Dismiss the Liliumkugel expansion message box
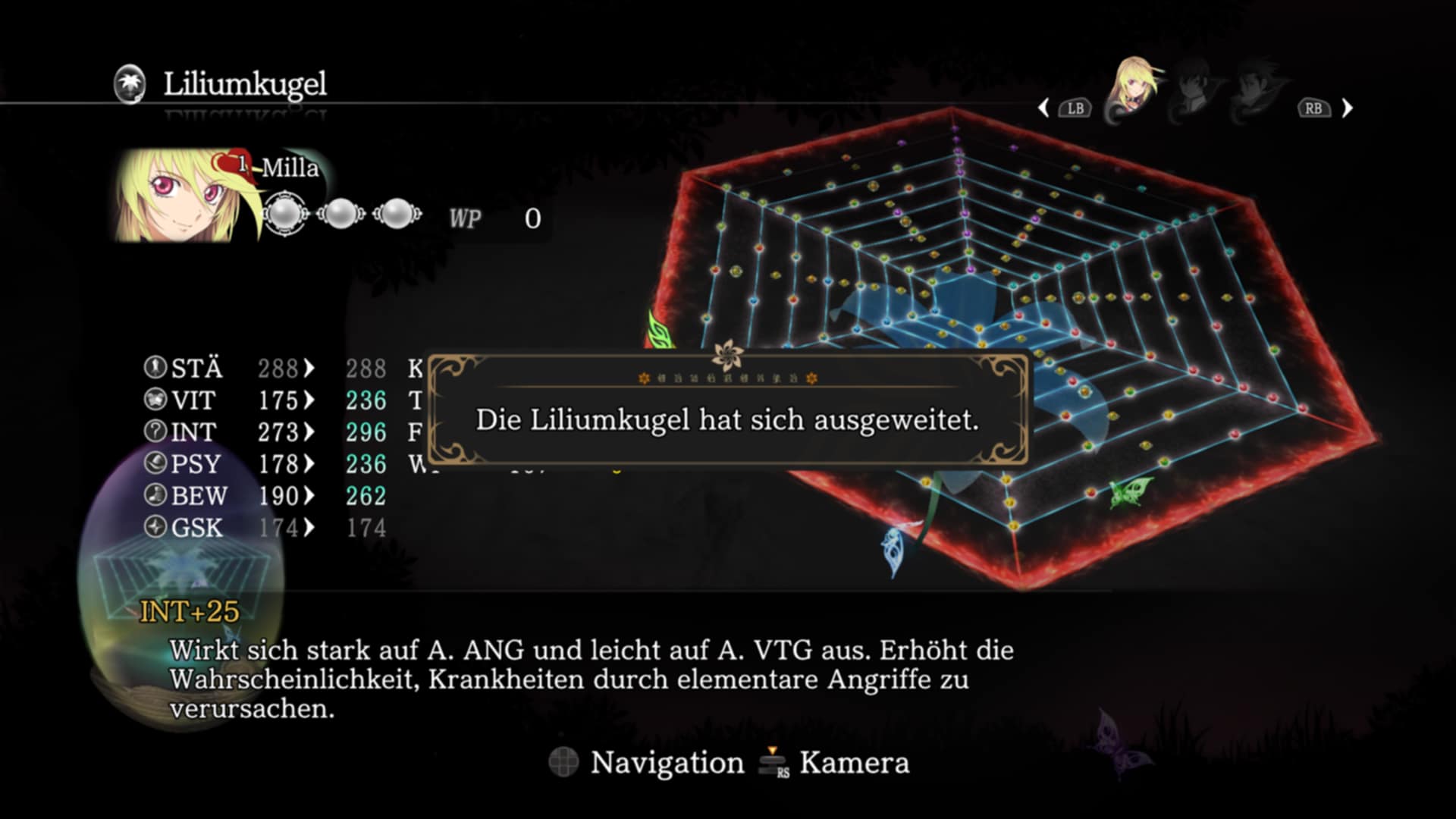This screenshot has height=819, width=1456. click(x=727, y=419)
